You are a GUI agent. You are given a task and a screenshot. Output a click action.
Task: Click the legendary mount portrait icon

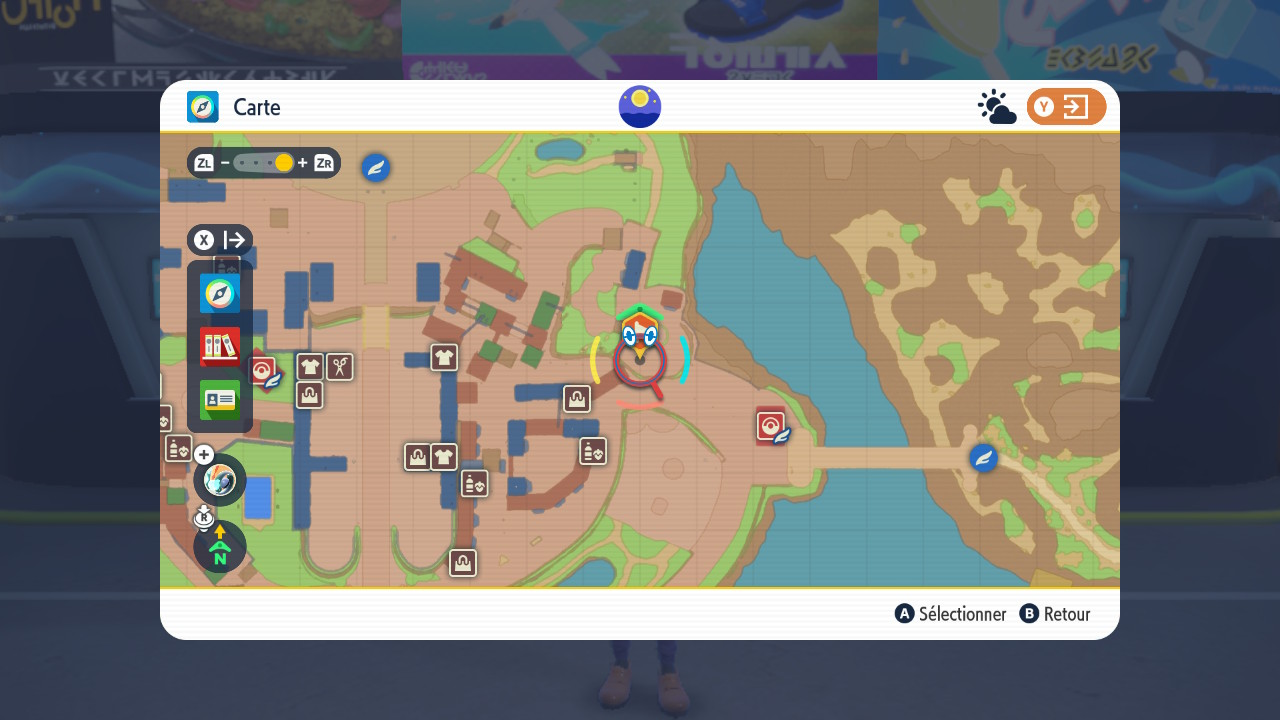pos(220,480)
